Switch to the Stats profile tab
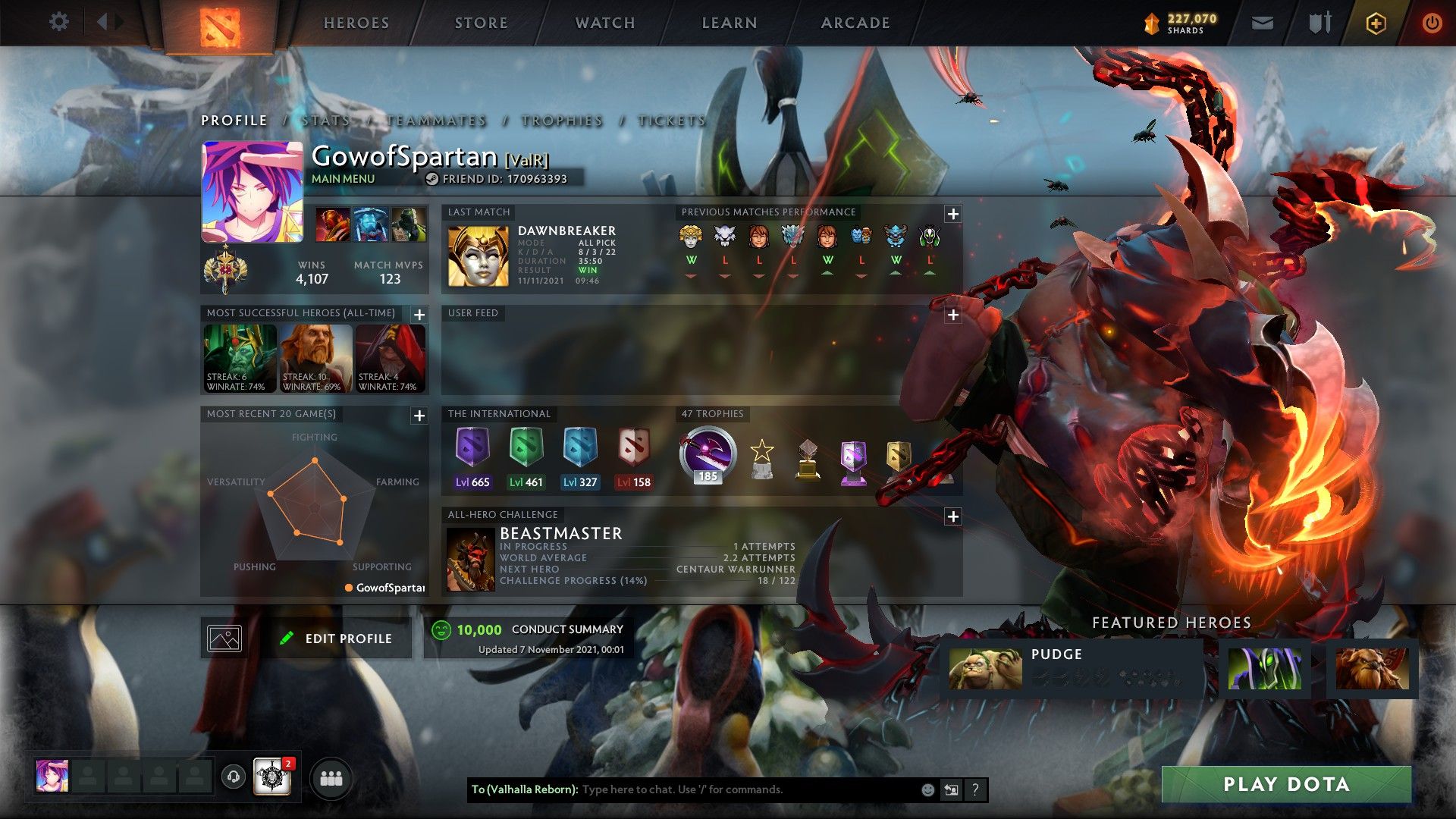1456x819 pixels. pos(326,121)
